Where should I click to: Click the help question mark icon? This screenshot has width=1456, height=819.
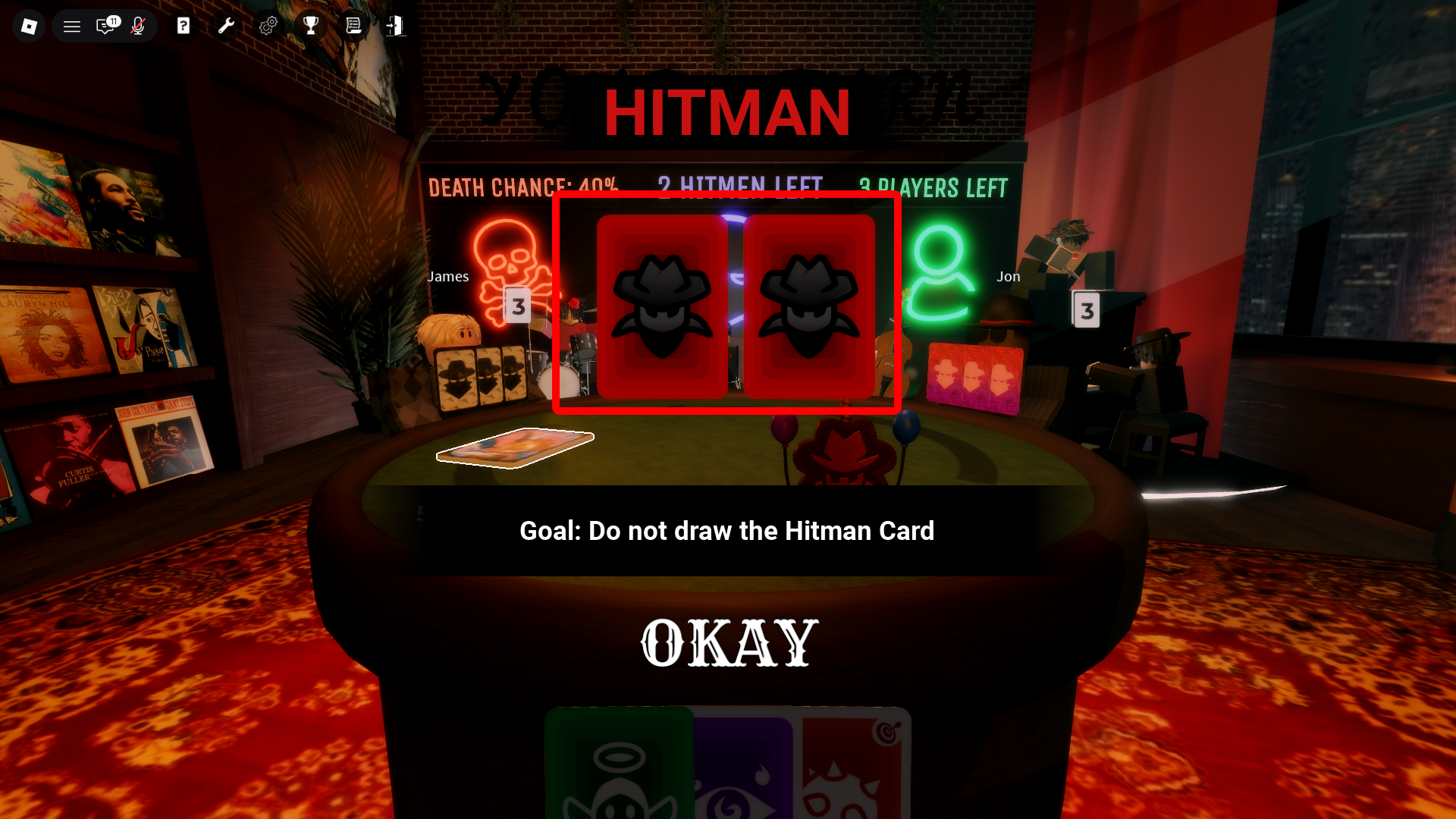pos(183,25)
